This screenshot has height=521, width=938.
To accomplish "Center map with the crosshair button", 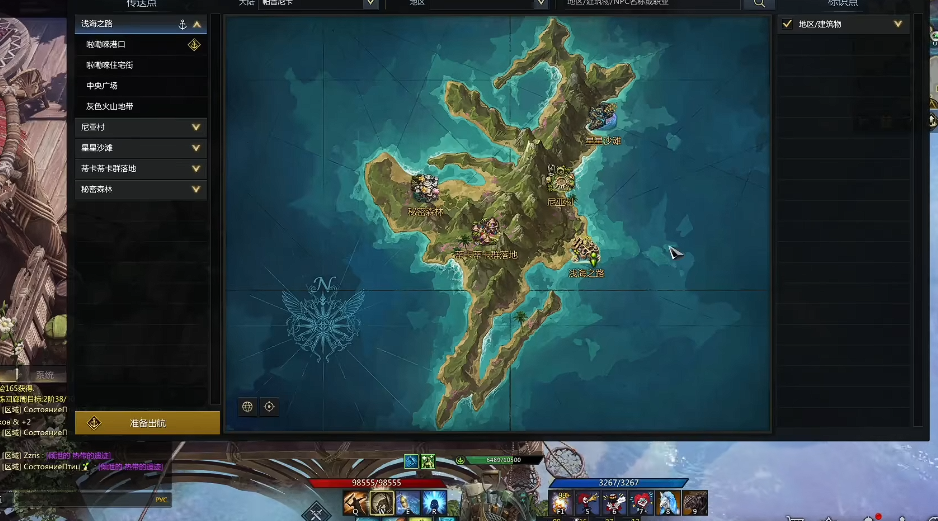I will pyautogui.click(x=269, y=407).
